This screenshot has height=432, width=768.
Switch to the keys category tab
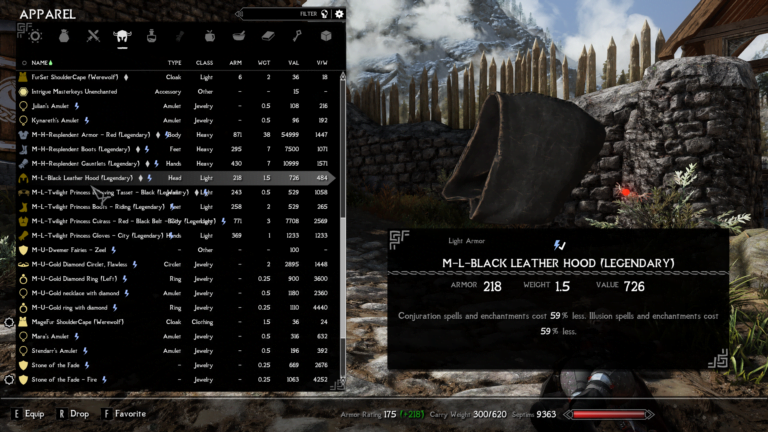(297, 36)
